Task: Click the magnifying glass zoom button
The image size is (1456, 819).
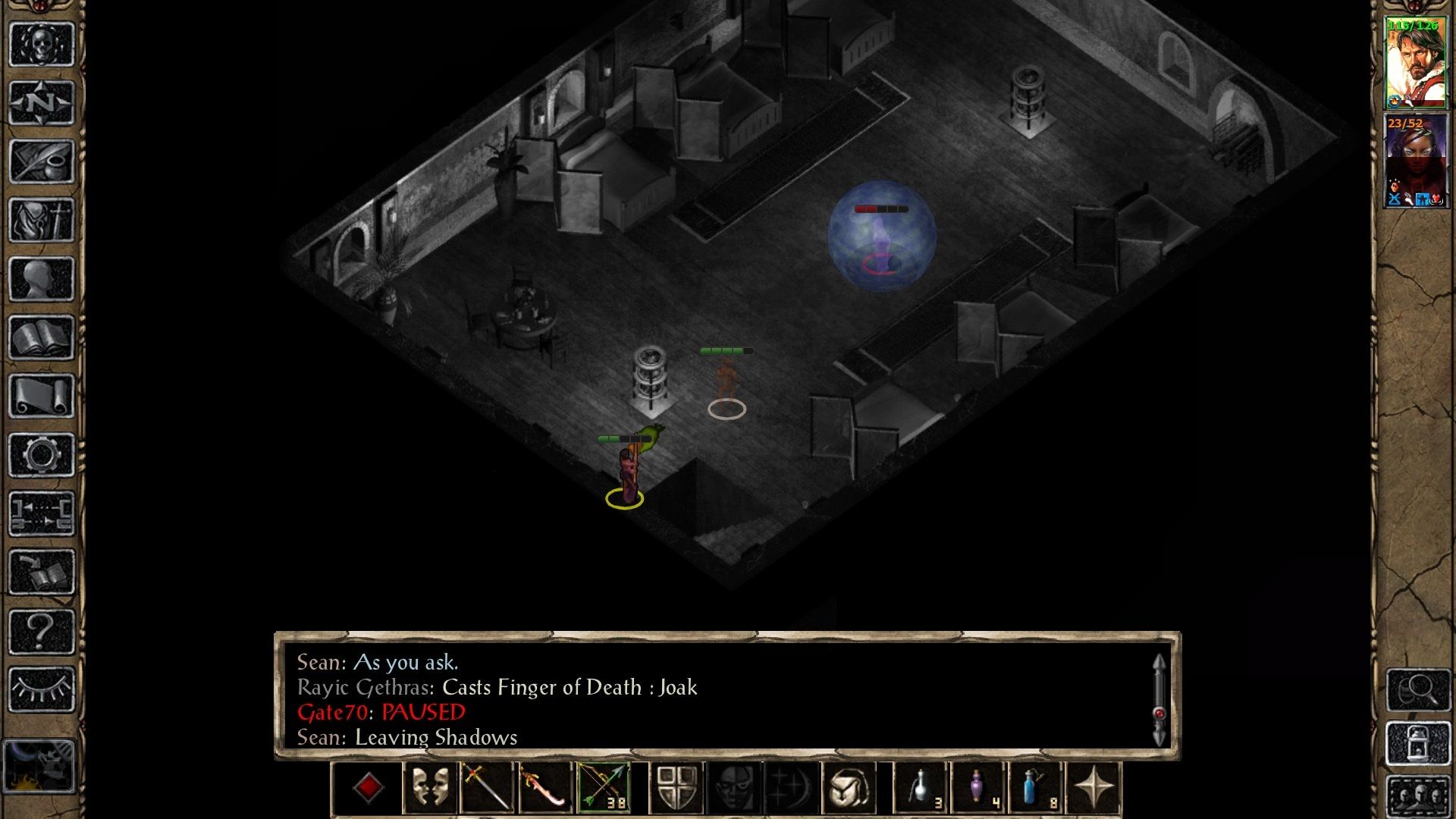Action: [x=1419, y=690]
